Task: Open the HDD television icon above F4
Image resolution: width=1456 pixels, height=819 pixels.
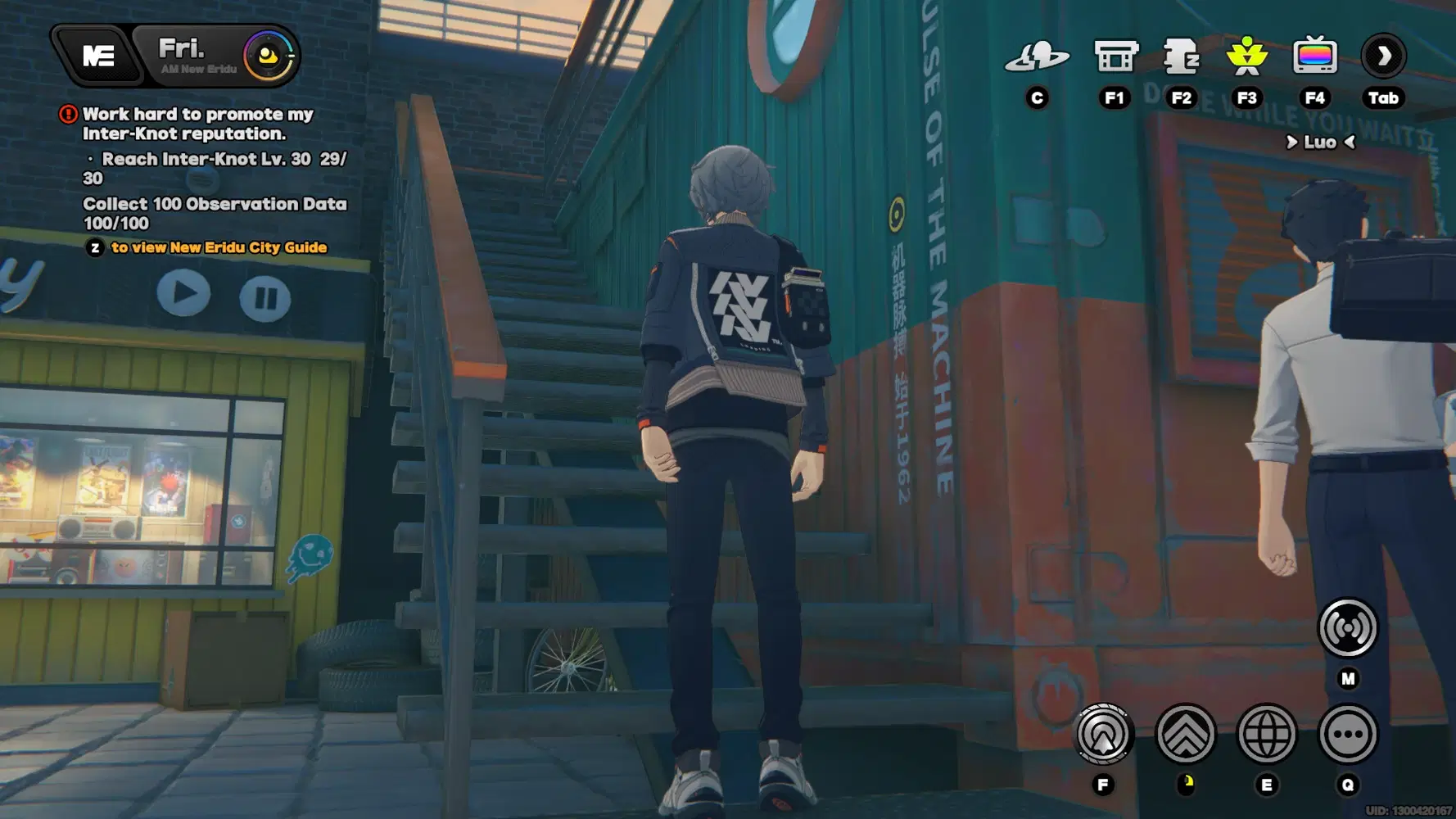Action: [1315, 56]
